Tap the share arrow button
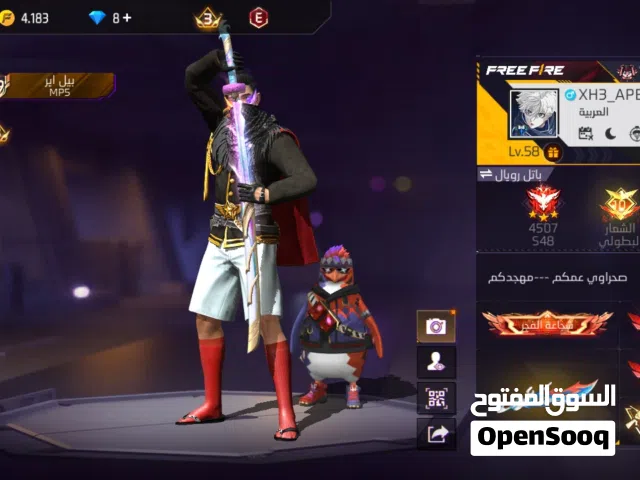This screenshot has height=480, width=640. [x=436, y=433]
